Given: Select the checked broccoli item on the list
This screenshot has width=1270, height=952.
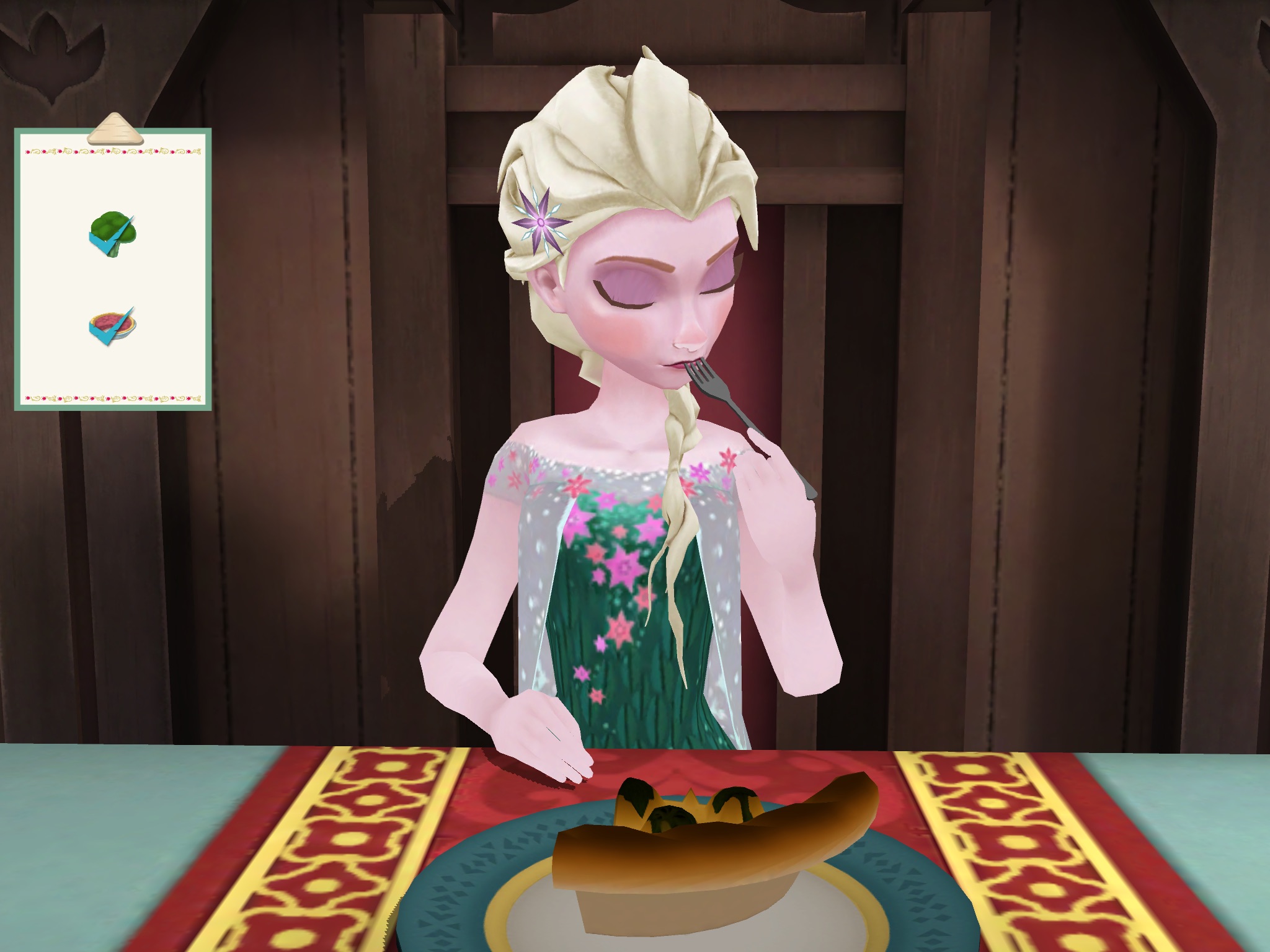Looking at the screenshot, I should [x=112, y=234].
